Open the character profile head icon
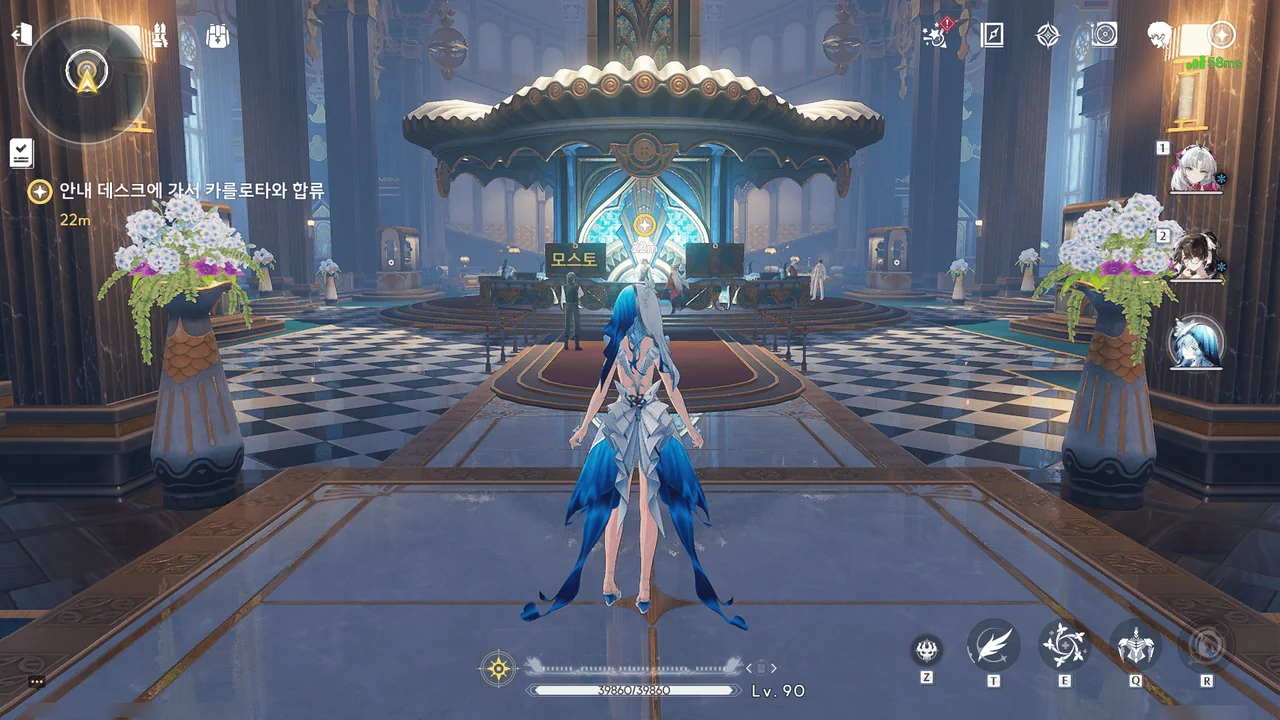1280x720 pixels. coord(1160,35)
